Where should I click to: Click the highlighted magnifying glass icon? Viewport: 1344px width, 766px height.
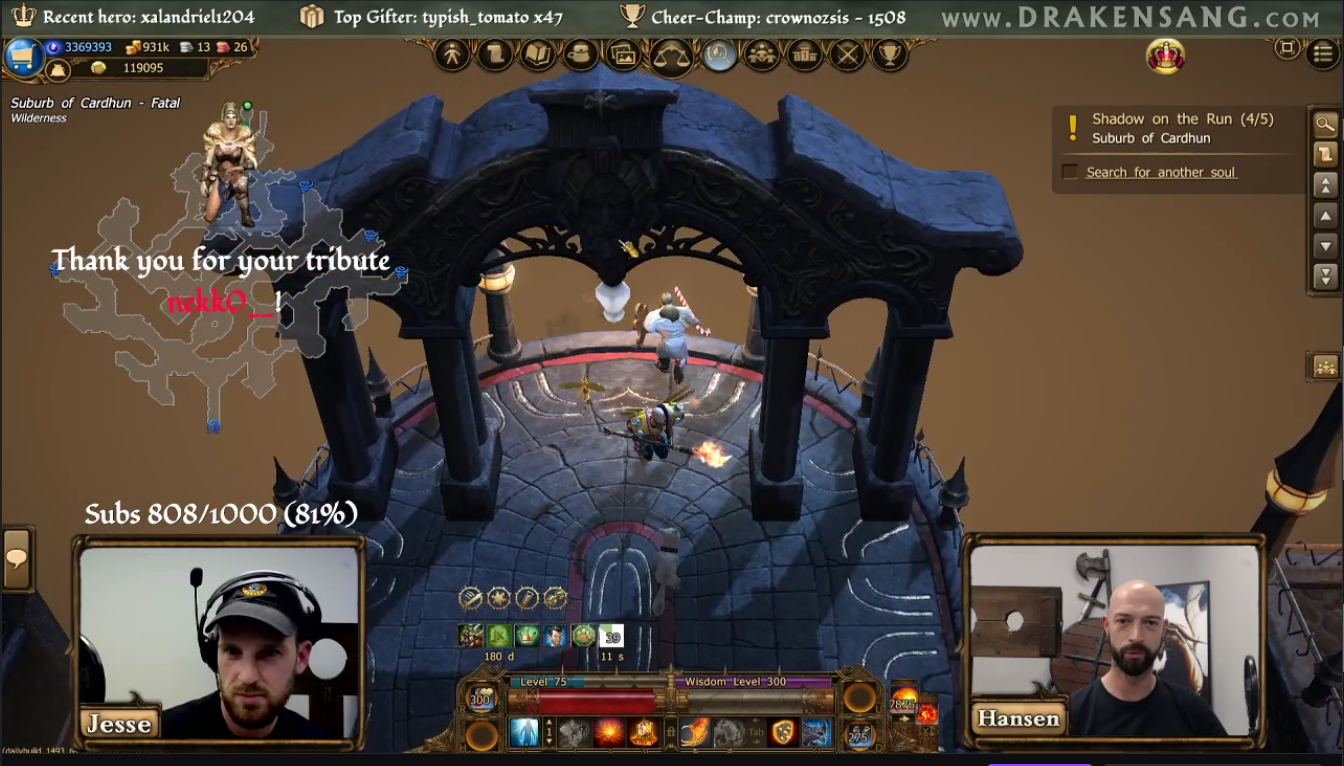tap(719, 54)
